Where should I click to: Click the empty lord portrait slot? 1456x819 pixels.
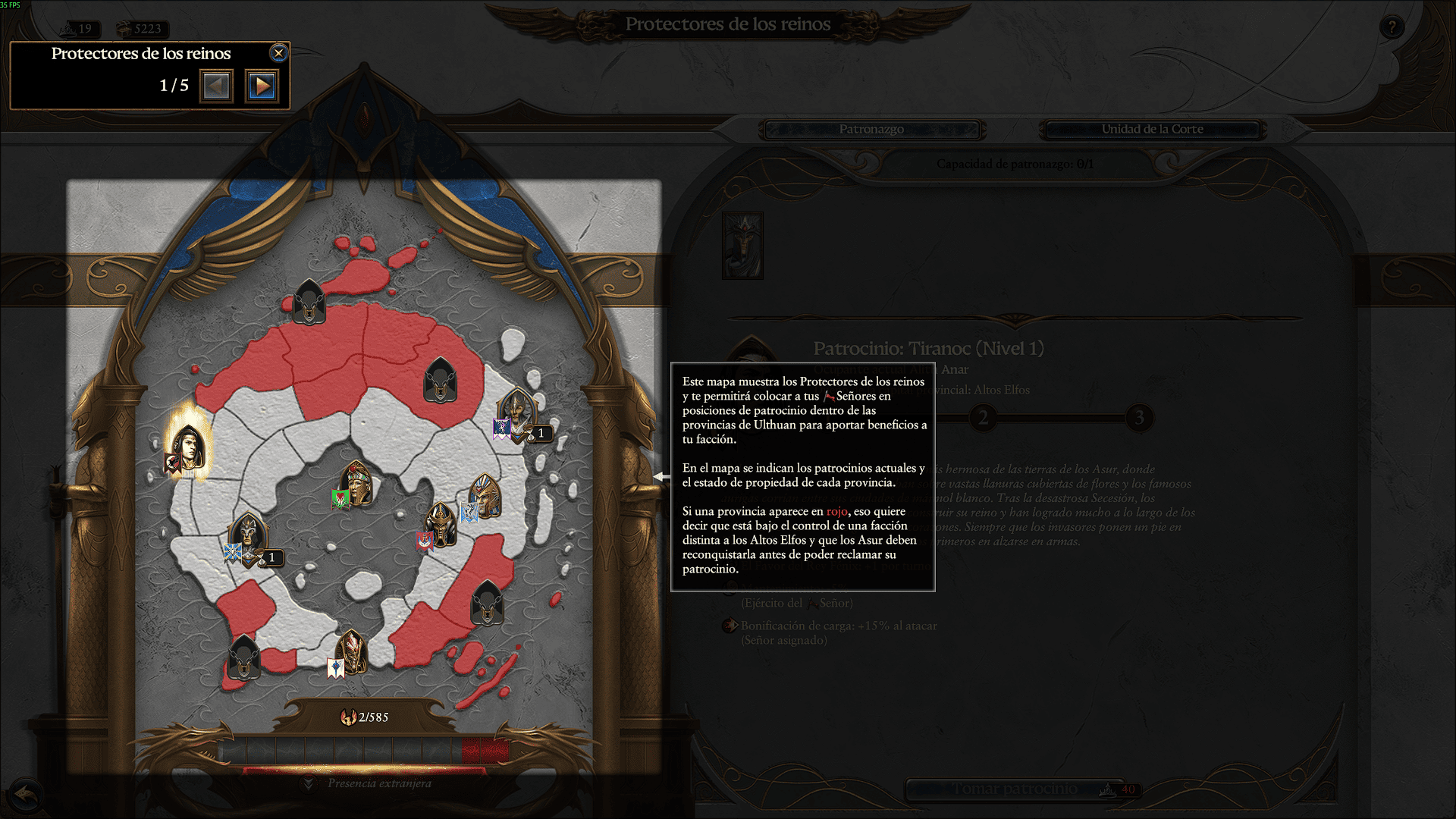[742, 246]
